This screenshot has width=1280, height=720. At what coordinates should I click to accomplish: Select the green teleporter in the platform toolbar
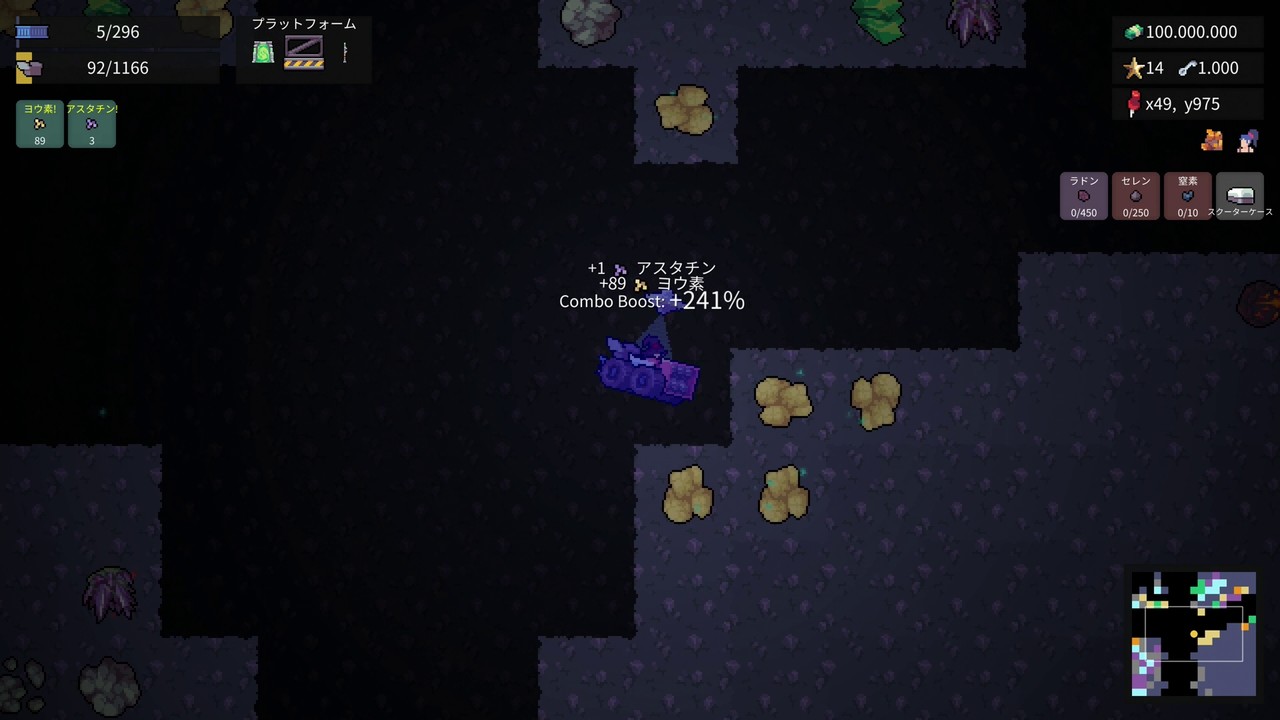(x=262, y=52)
